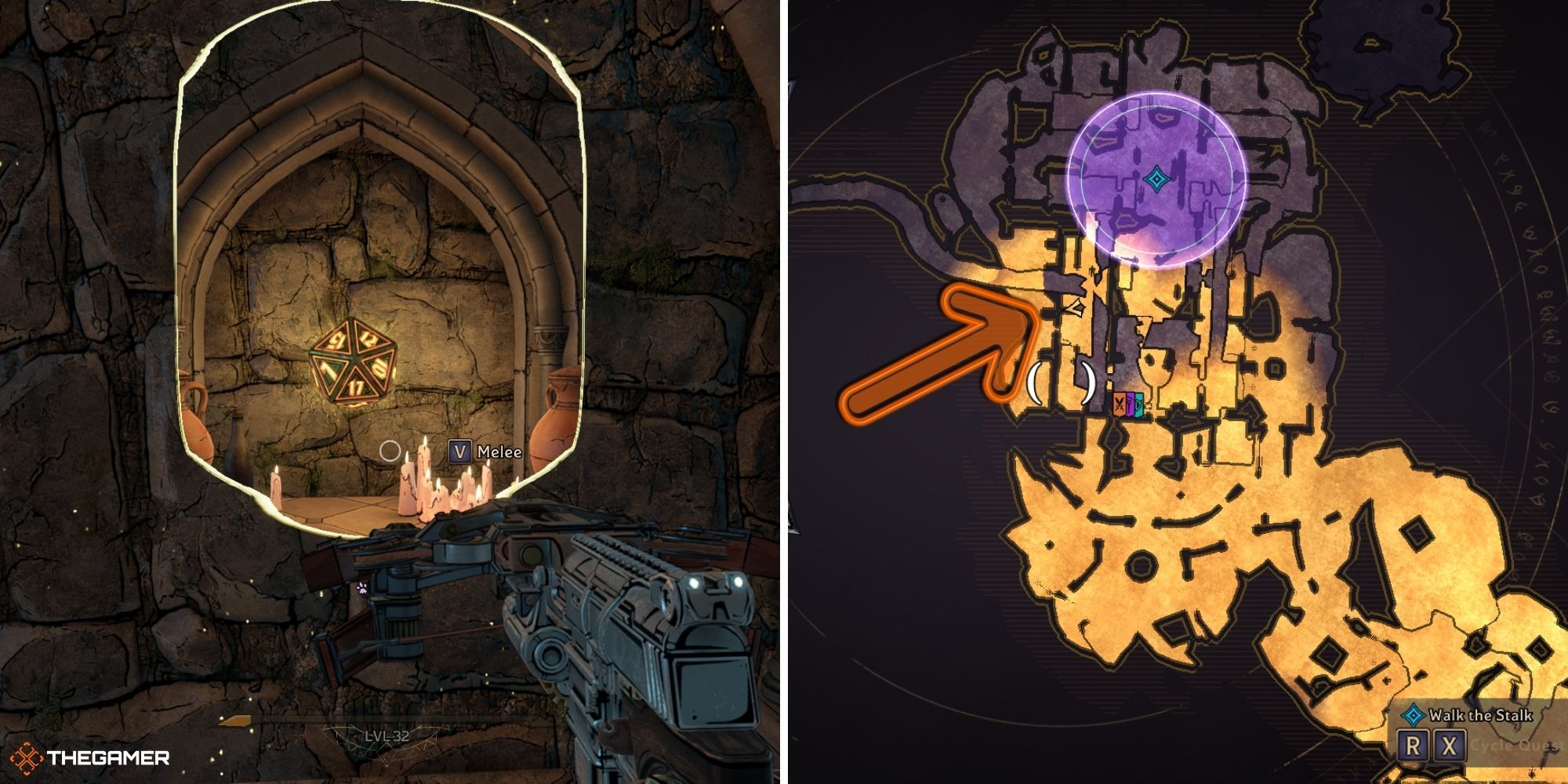The image size is (1568, 784).
Task: Toggle the X key on the quest panel
Action: click(x=1449, y=746)
